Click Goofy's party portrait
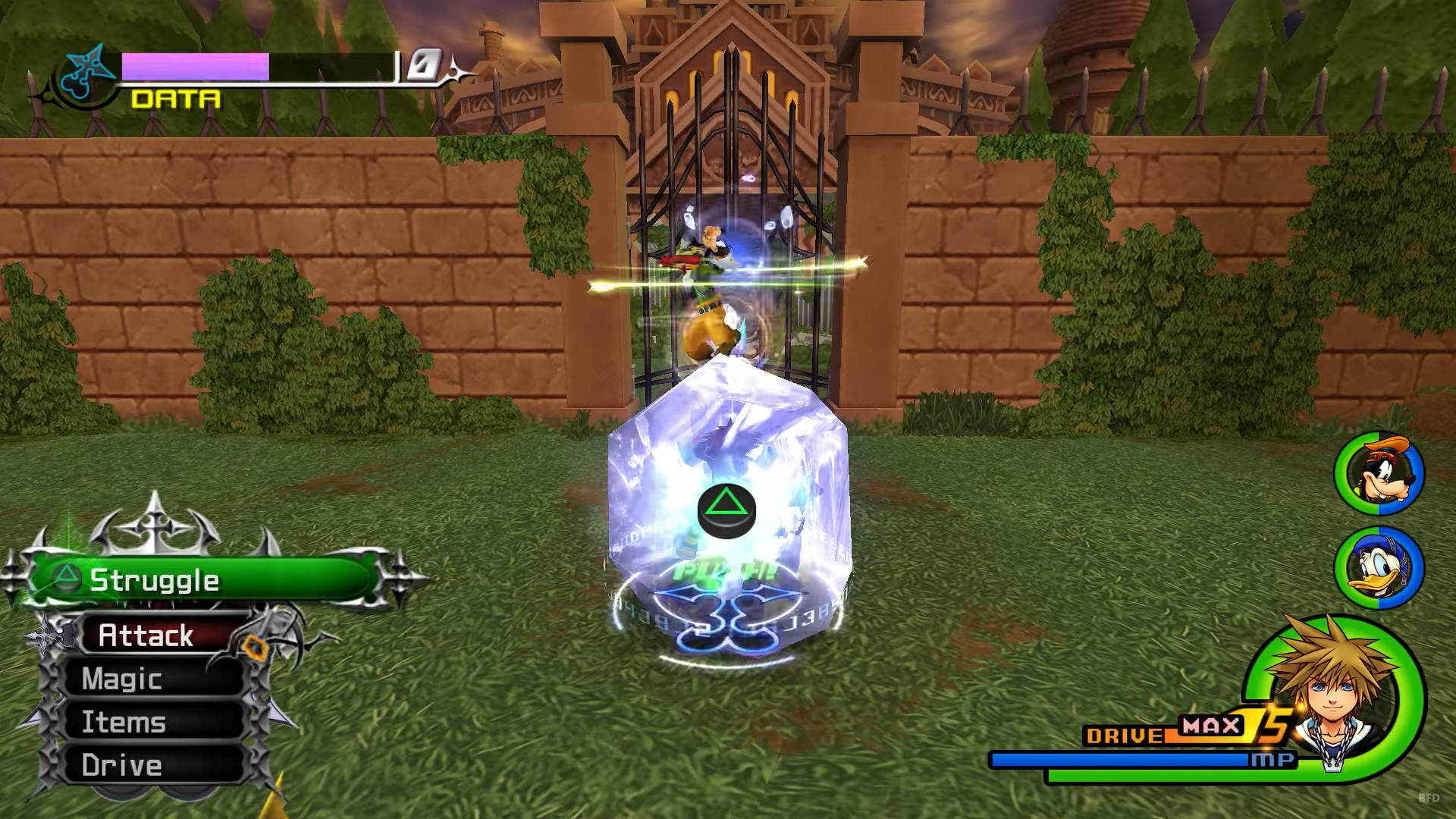This screenshot has height=819, width=1456. [x=1379, y=473]
